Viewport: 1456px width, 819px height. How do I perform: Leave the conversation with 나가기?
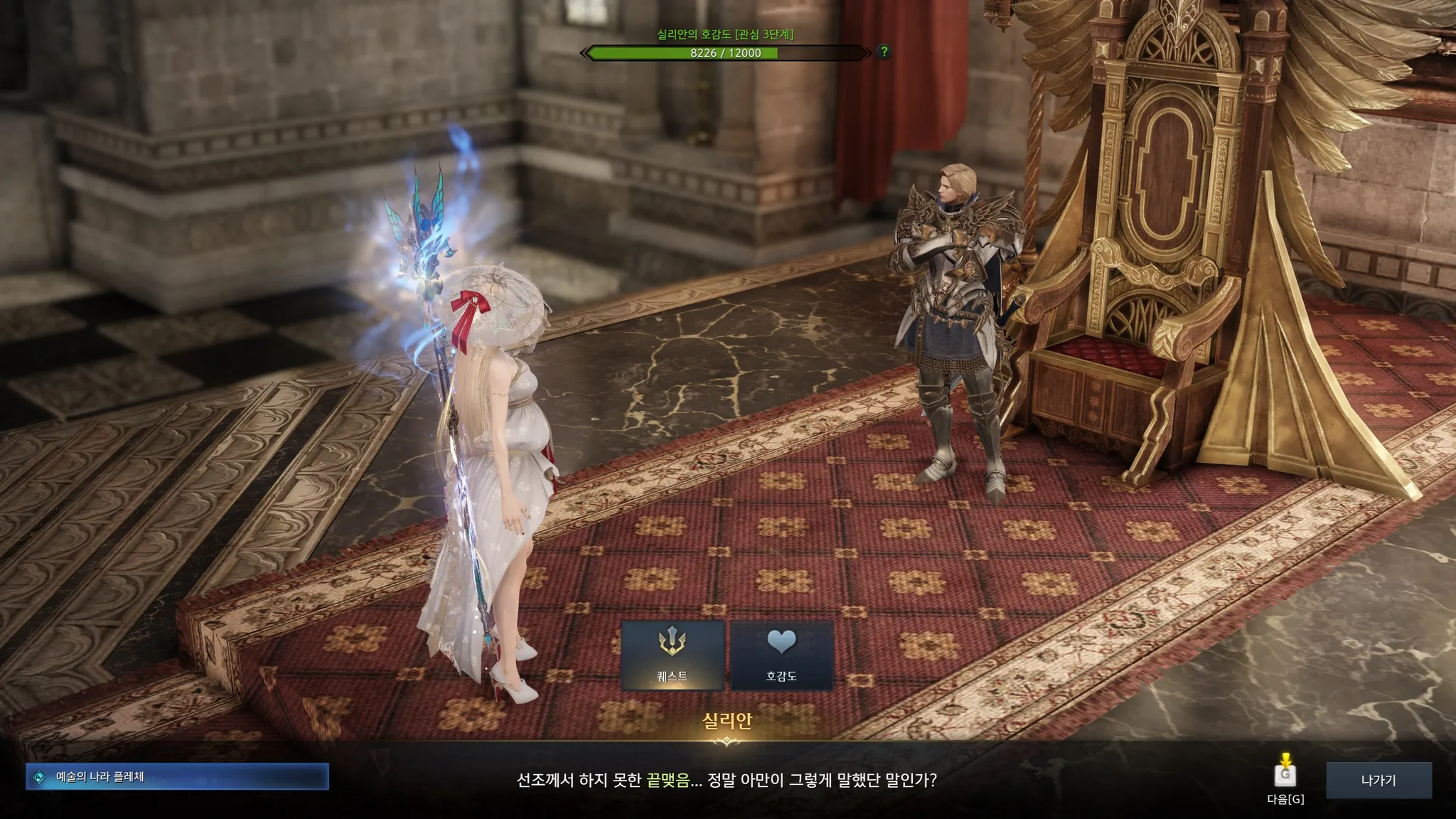coord(1378,780)
